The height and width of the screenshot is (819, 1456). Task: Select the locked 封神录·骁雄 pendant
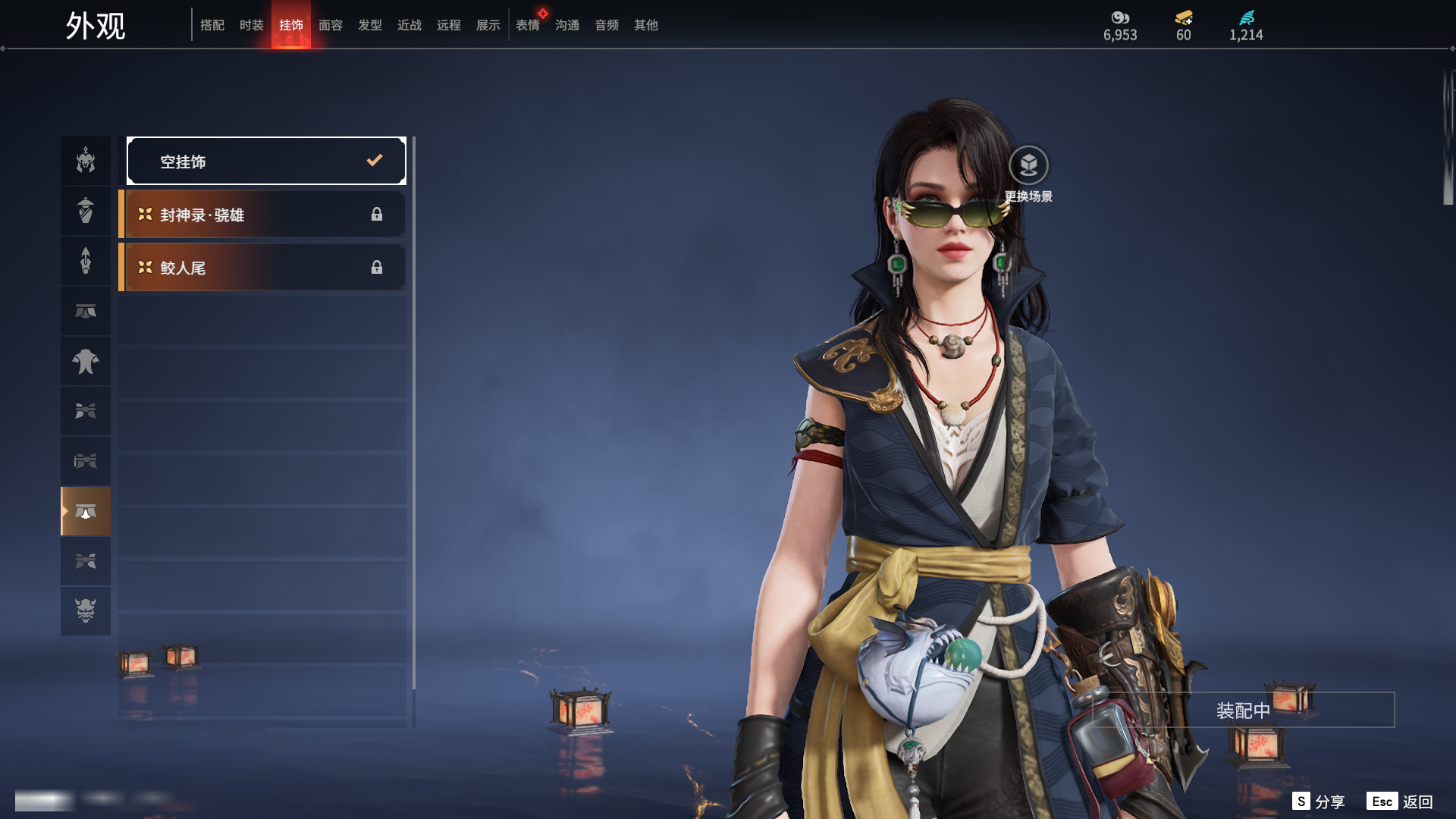[x=262, y=215]
